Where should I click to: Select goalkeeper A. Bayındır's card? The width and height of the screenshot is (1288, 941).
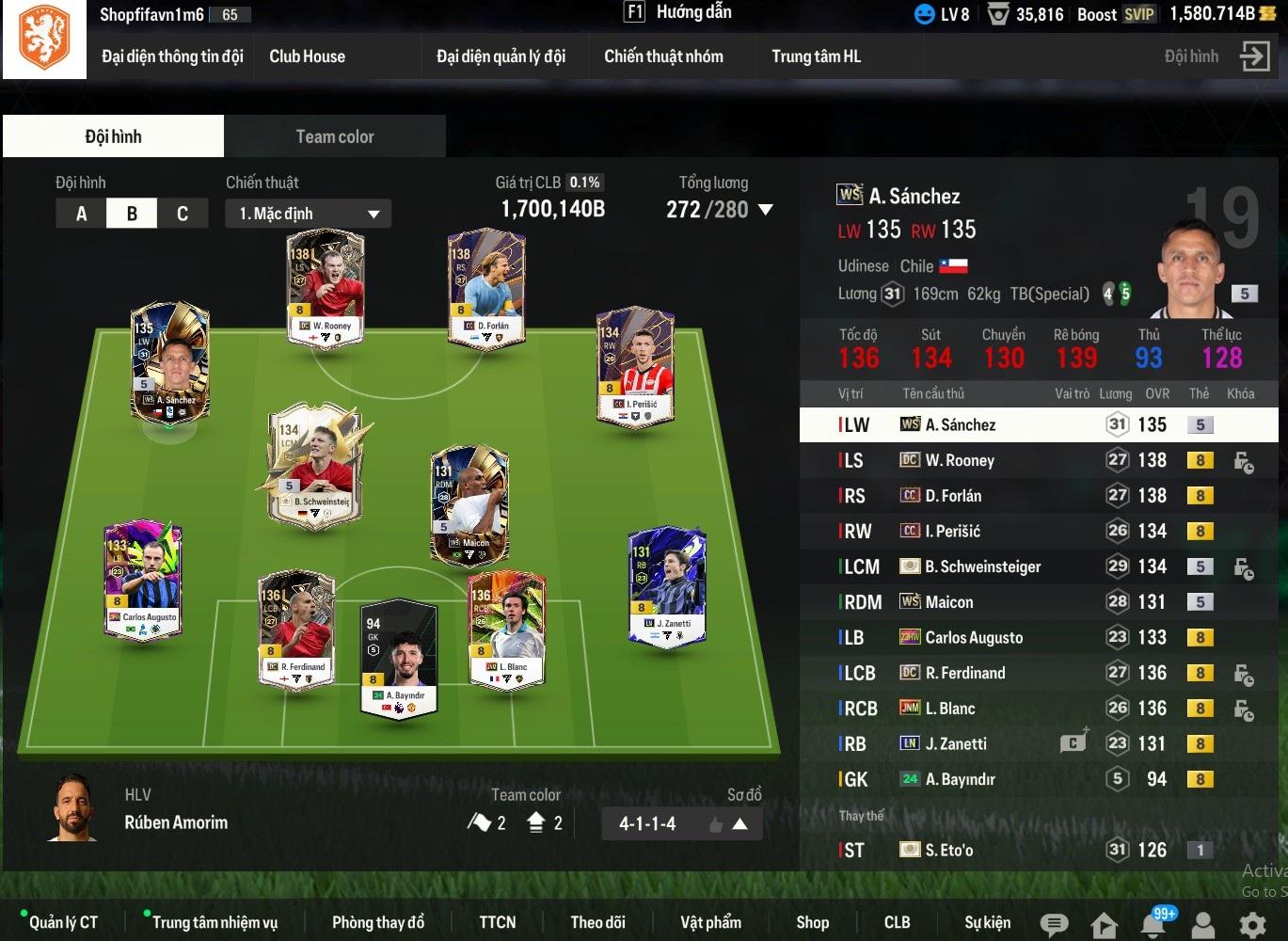(399, 657)
